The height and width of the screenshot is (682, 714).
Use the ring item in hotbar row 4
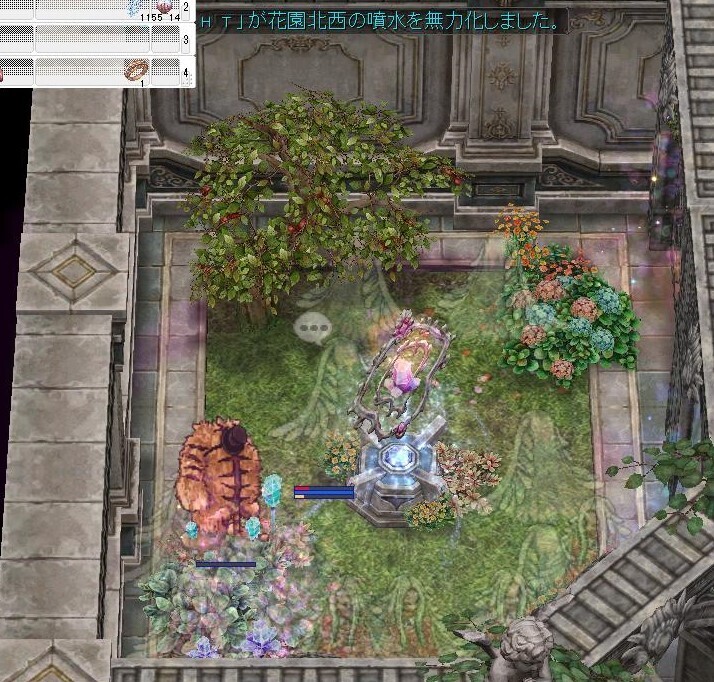click(136, 70)
